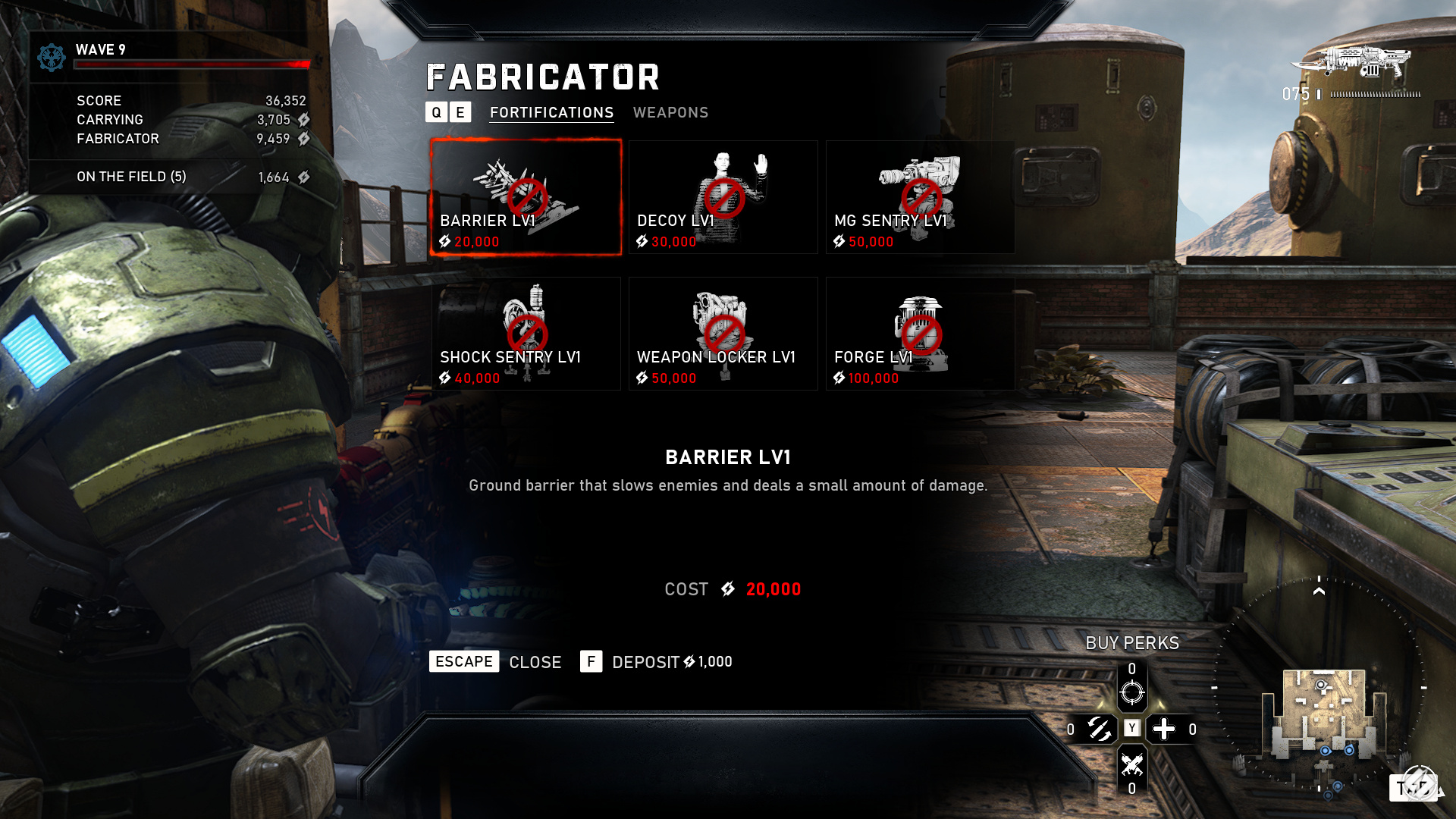Pick the MG Sentry LV1 tile
1456x819 pixels.
[920, 197]
